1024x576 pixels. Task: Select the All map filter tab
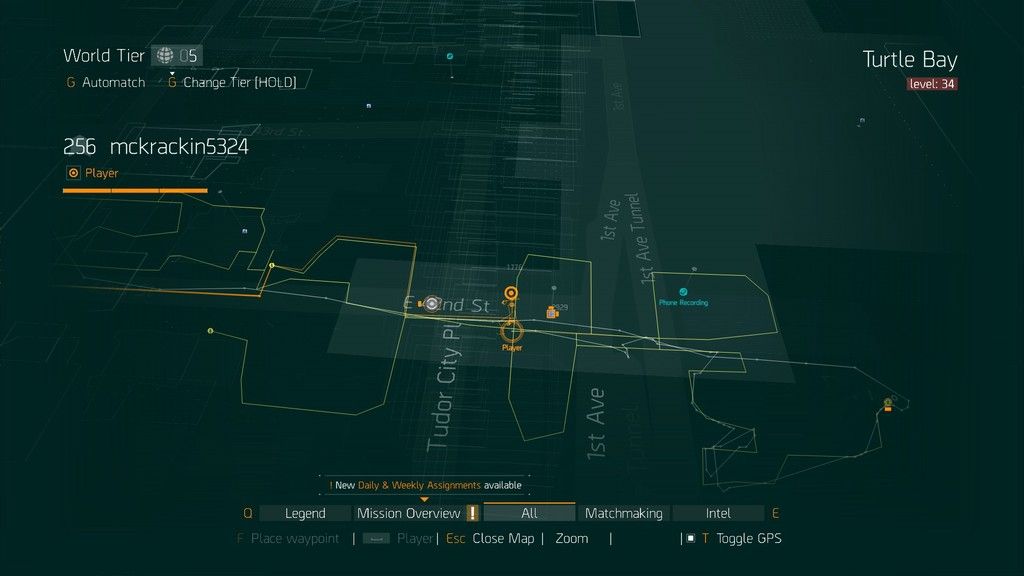click(529, 513)
